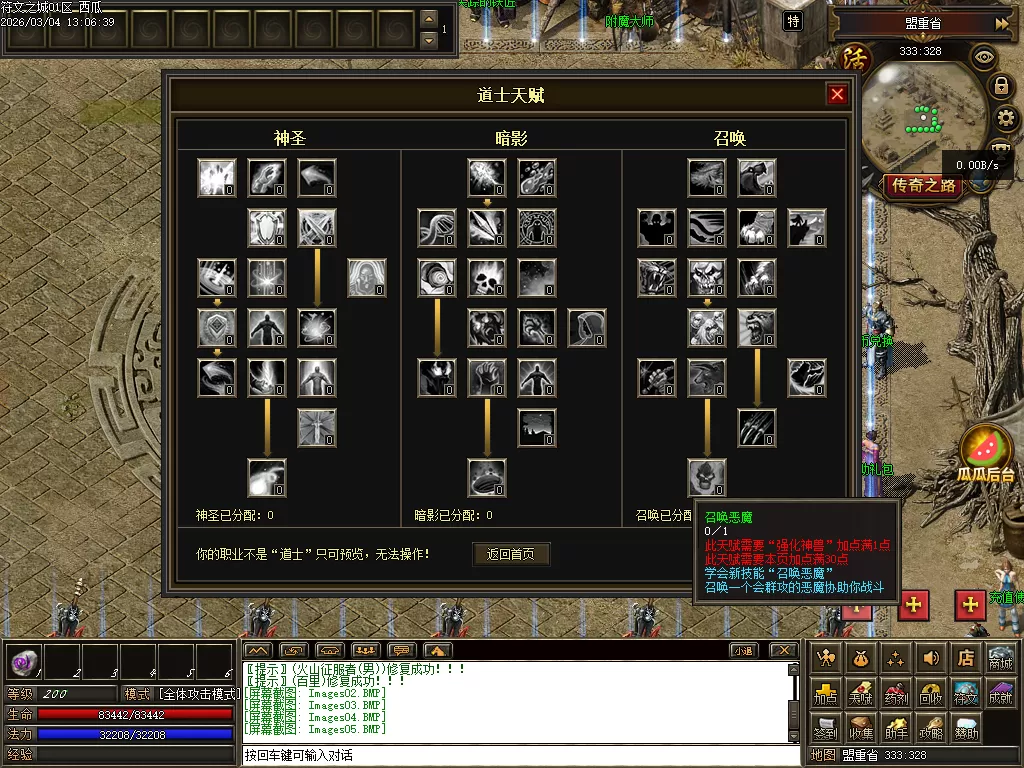The height and width of the screenshot is (768, 1024).
Task: Open the 商城 shop button
Action: point(999,658)
